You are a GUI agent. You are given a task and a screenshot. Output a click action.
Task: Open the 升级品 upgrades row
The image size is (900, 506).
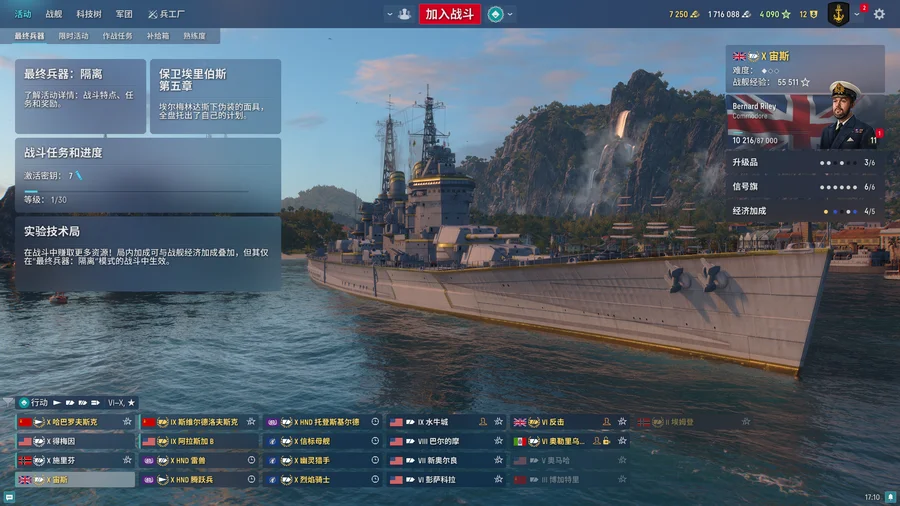[804, 162]
